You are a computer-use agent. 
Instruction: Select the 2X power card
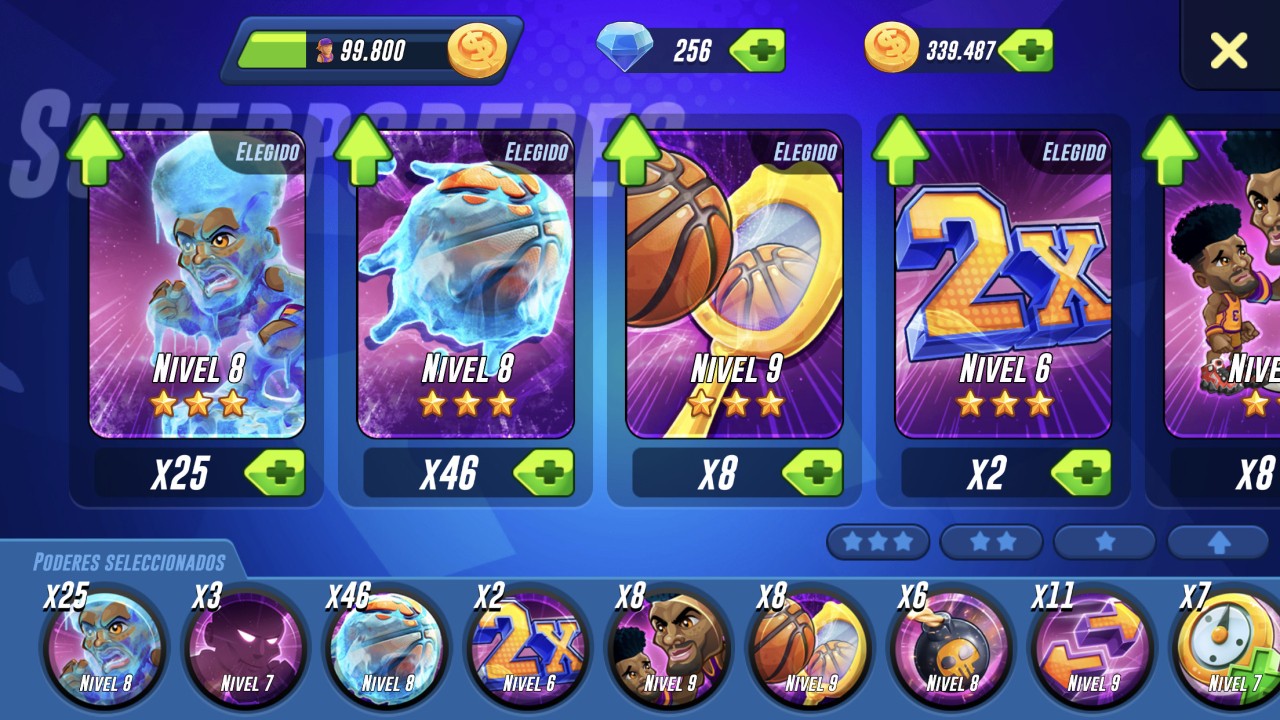[1003, 285]
